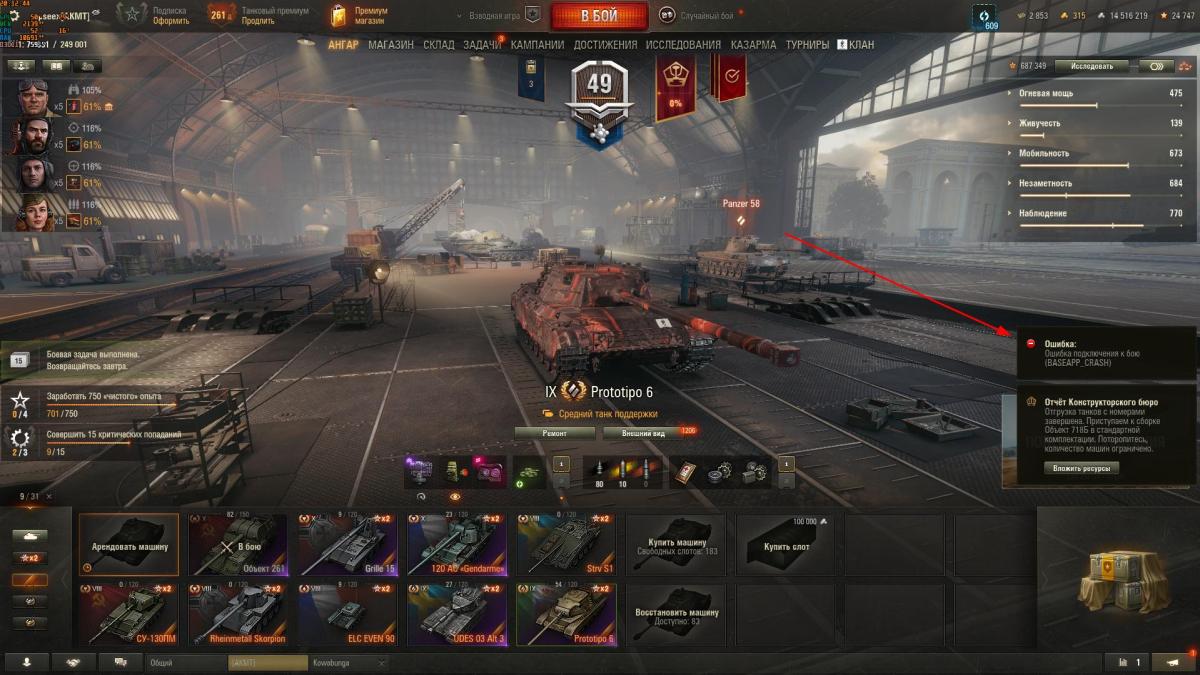The image size is (1200, 675).
Task: Click Вложить ресурсы in the notification
Action: [x=1082, y=468]
